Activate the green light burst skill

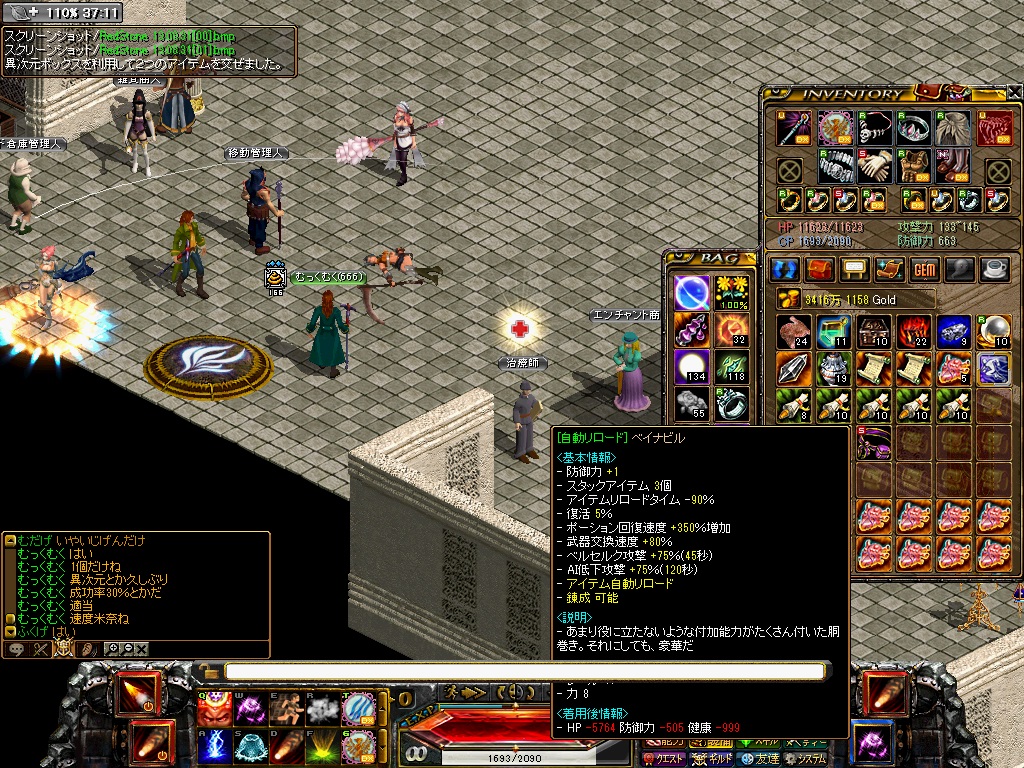tap(323, 746)
